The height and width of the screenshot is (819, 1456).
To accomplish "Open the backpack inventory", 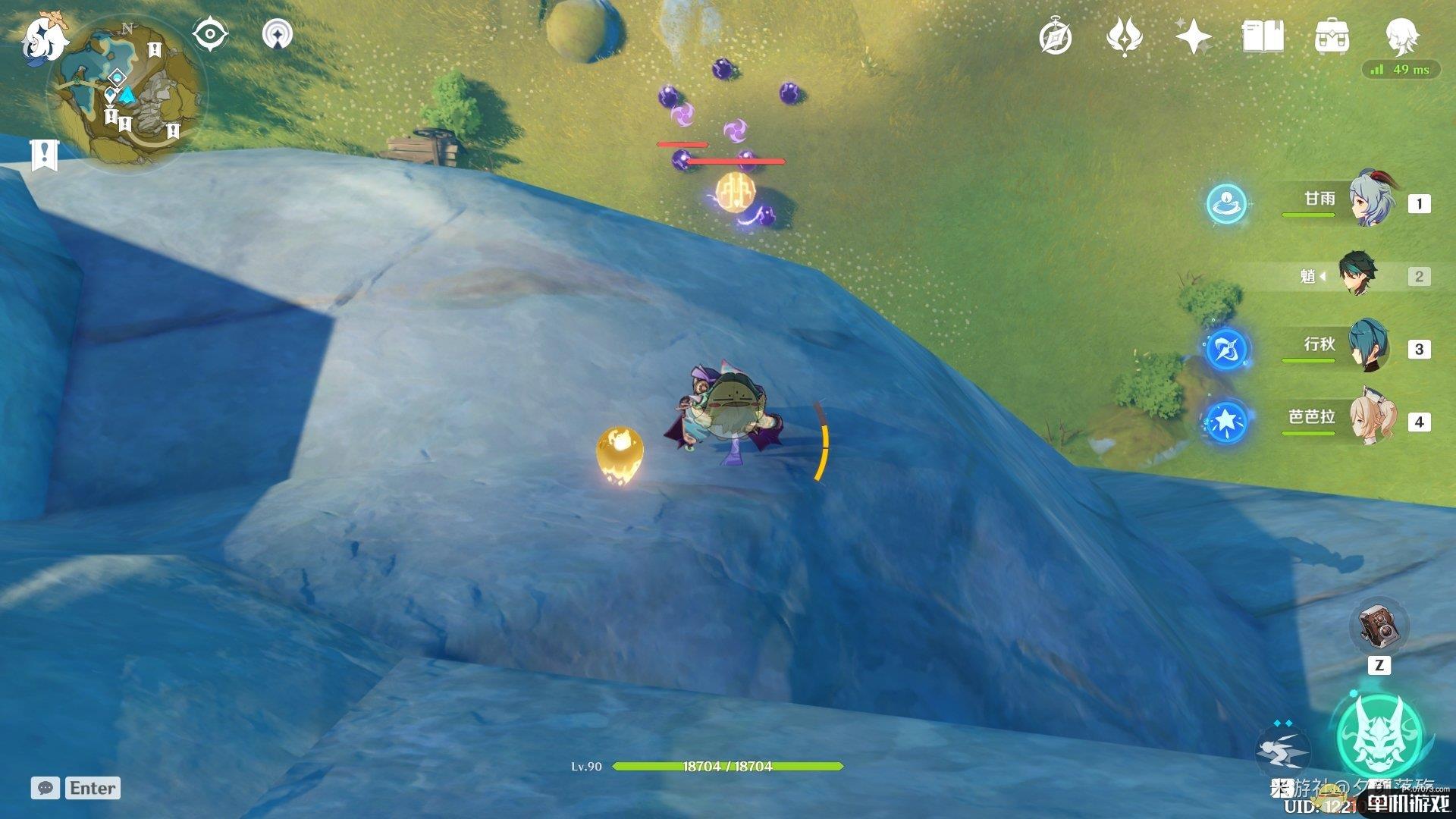I will [1332, 37].
